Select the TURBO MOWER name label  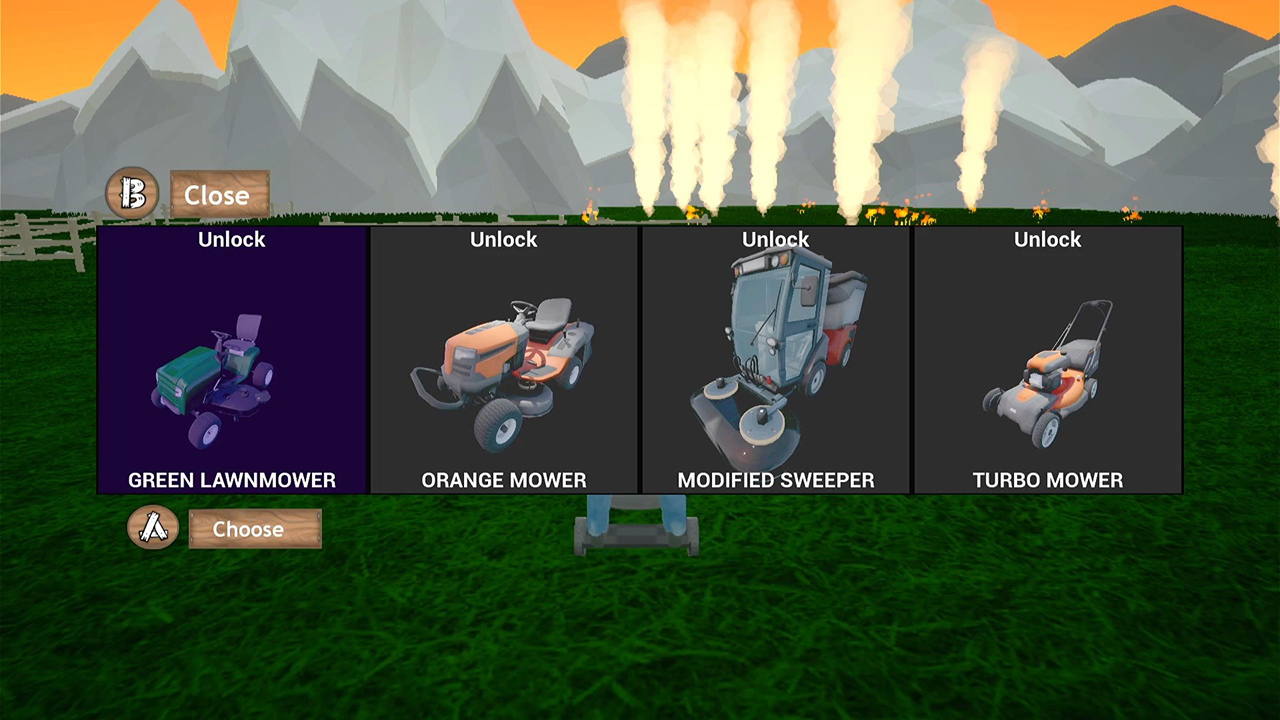tap(1047, 480)
